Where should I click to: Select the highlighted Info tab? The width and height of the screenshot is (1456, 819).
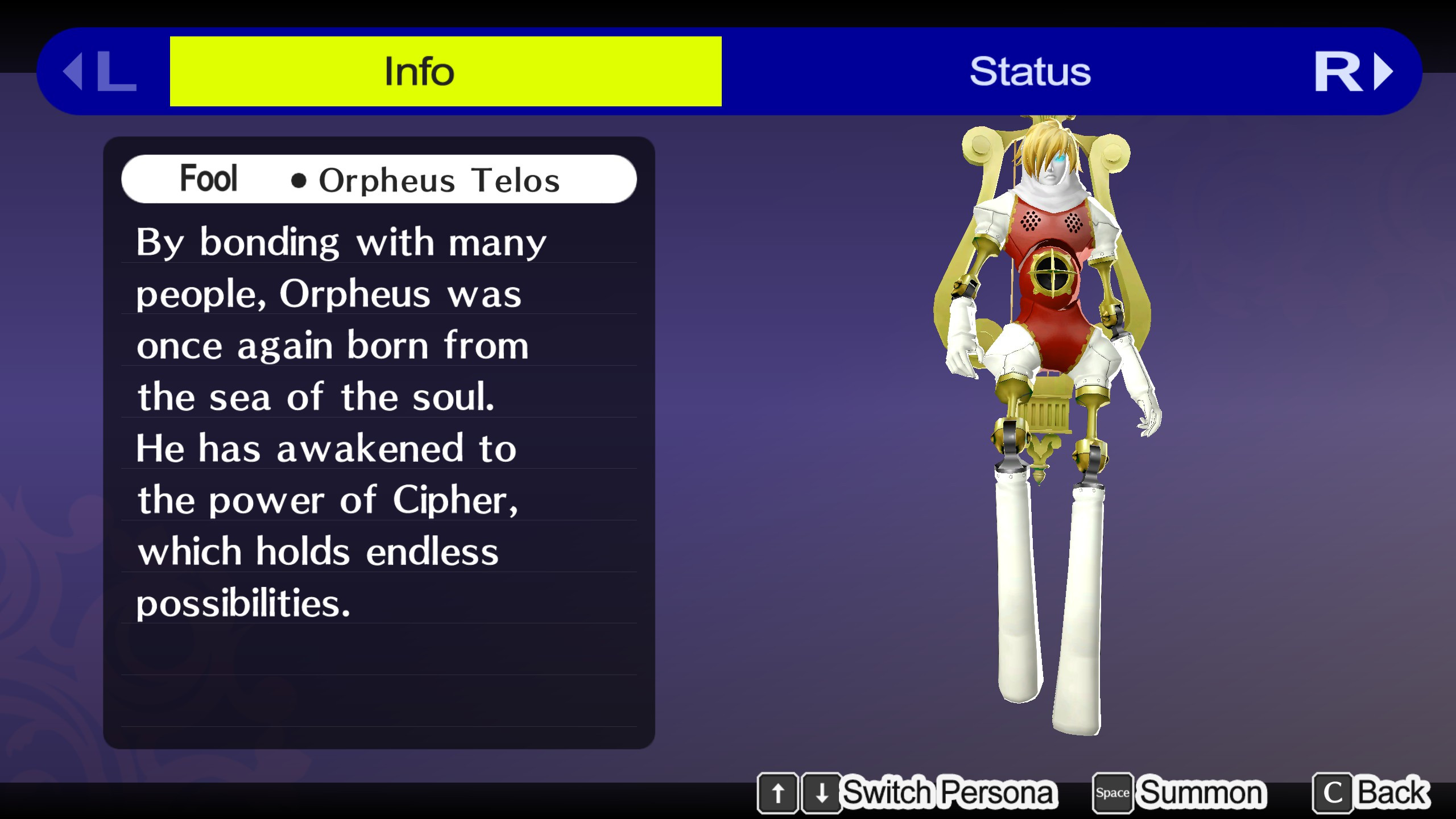[445, 71]
